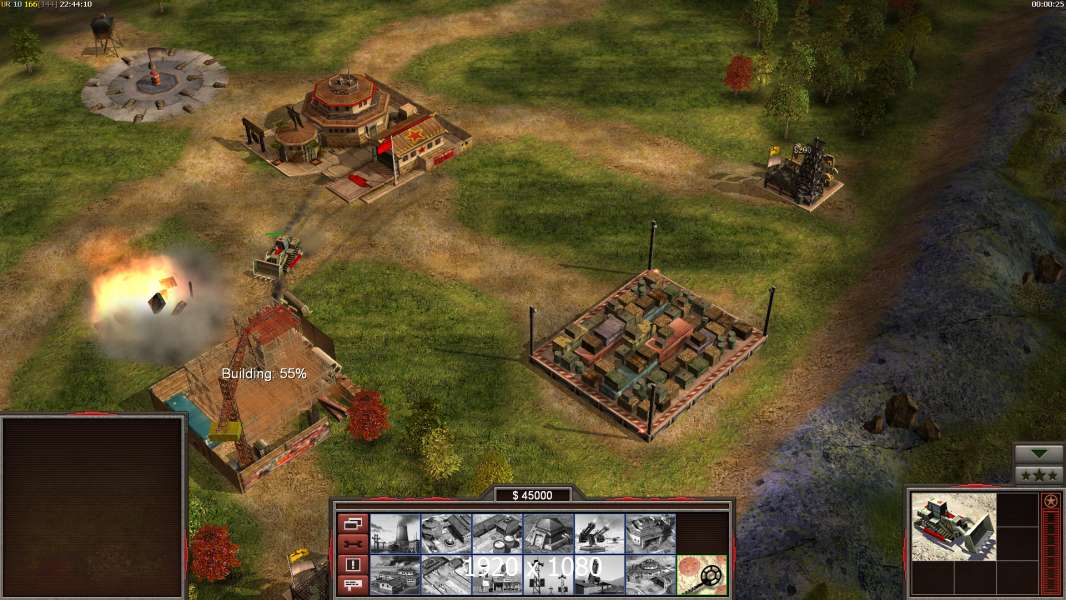The width and height of the screenshot is (1066, 600).
Task: Click the exclamation mark button
Action: (x=352, y=564)
